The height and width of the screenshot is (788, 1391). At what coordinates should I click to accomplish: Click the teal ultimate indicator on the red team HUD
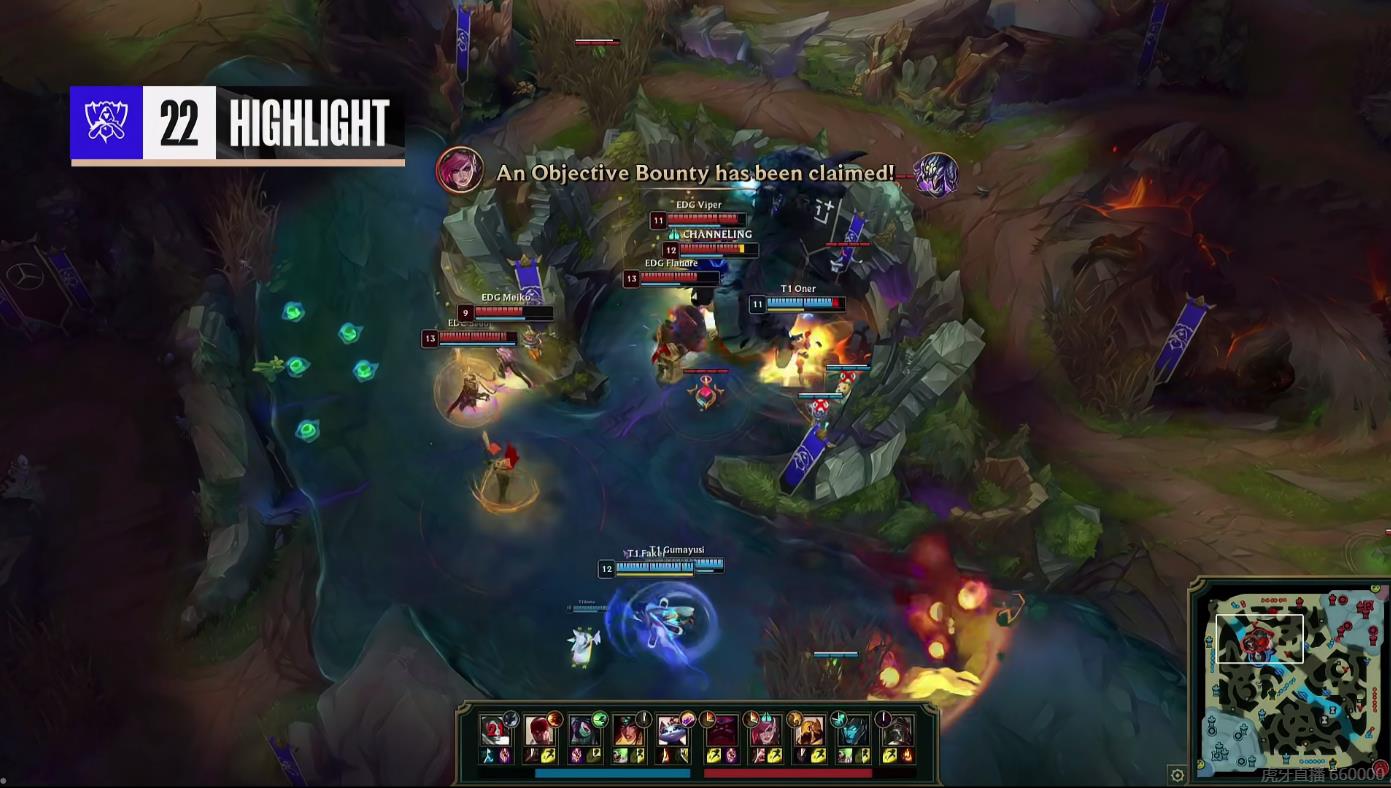pyautogui.click(x=839, y=717)
